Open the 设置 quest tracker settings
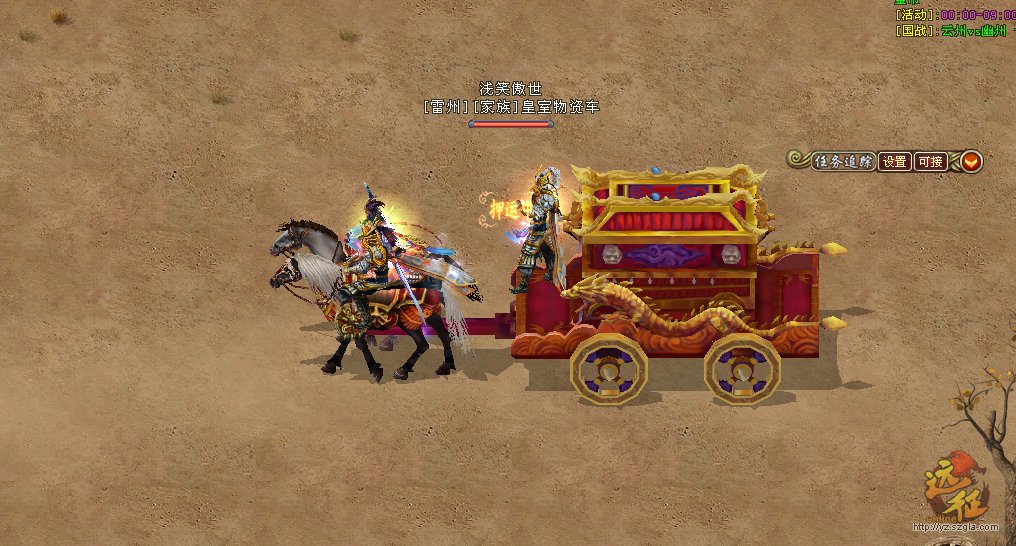Viewport: 1016px width, 546px height. coord(894,161)
